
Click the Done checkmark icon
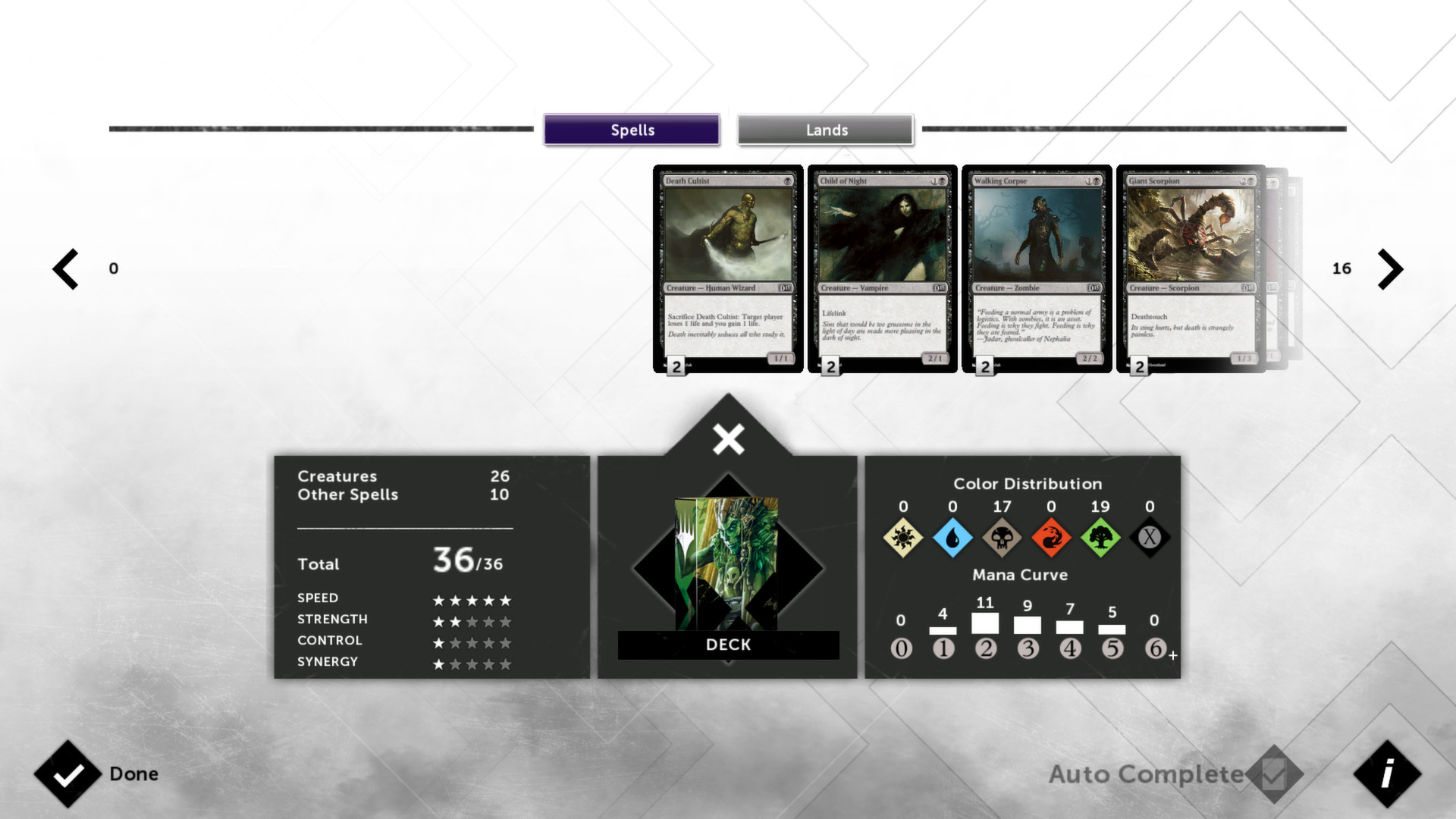pos(69,774)
